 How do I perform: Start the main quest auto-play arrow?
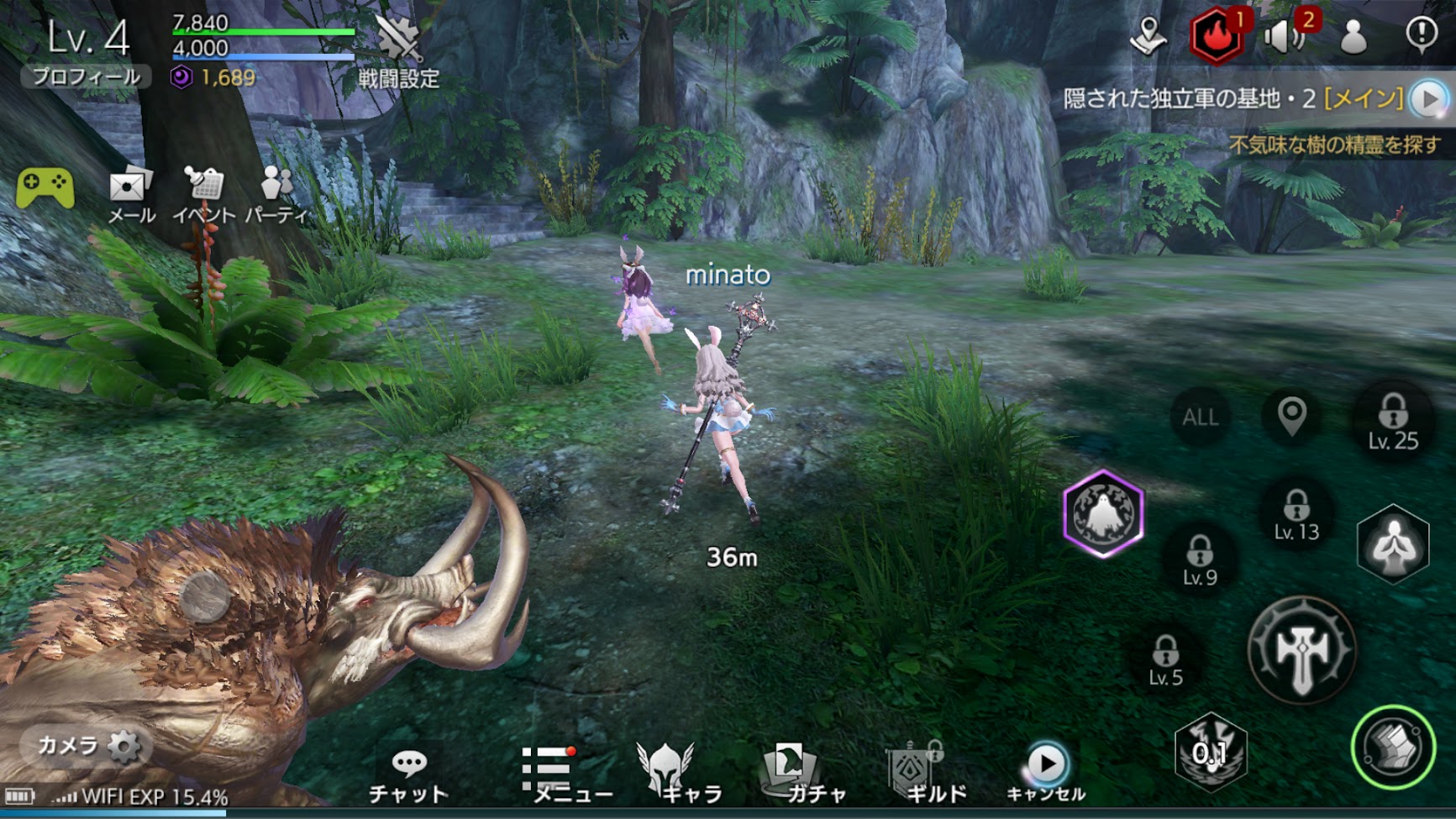1429,99
